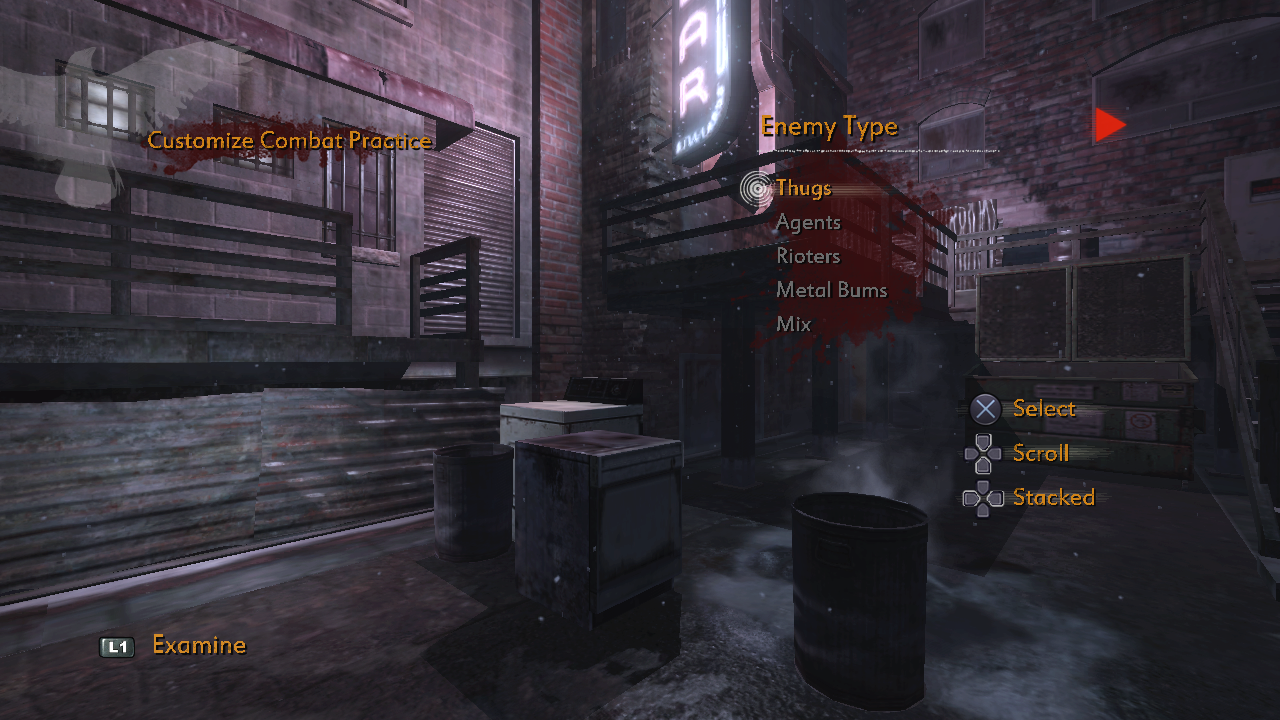Screen dimensions: 1280x720
Task: Choose the Mix enemy option
Action: [x=793, y=324]
